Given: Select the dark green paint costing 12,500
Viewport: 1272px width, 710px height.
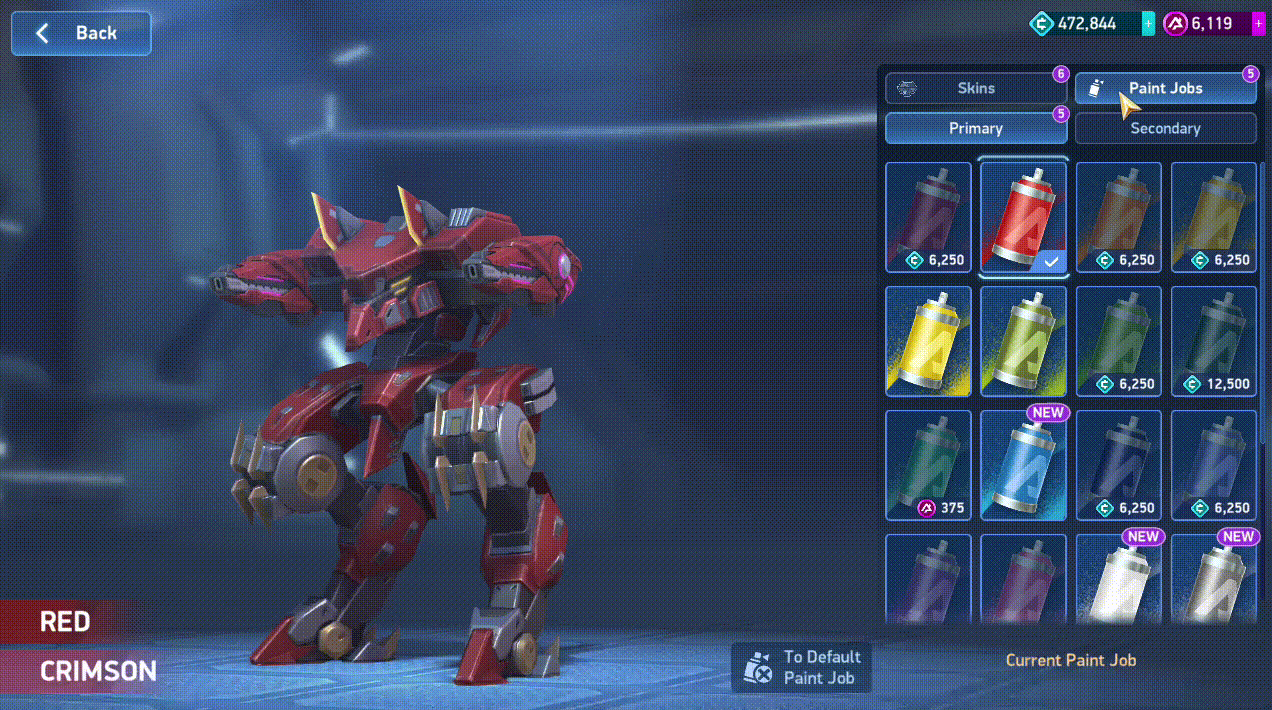Looking at the screenshot, I should coord(1214,341).
